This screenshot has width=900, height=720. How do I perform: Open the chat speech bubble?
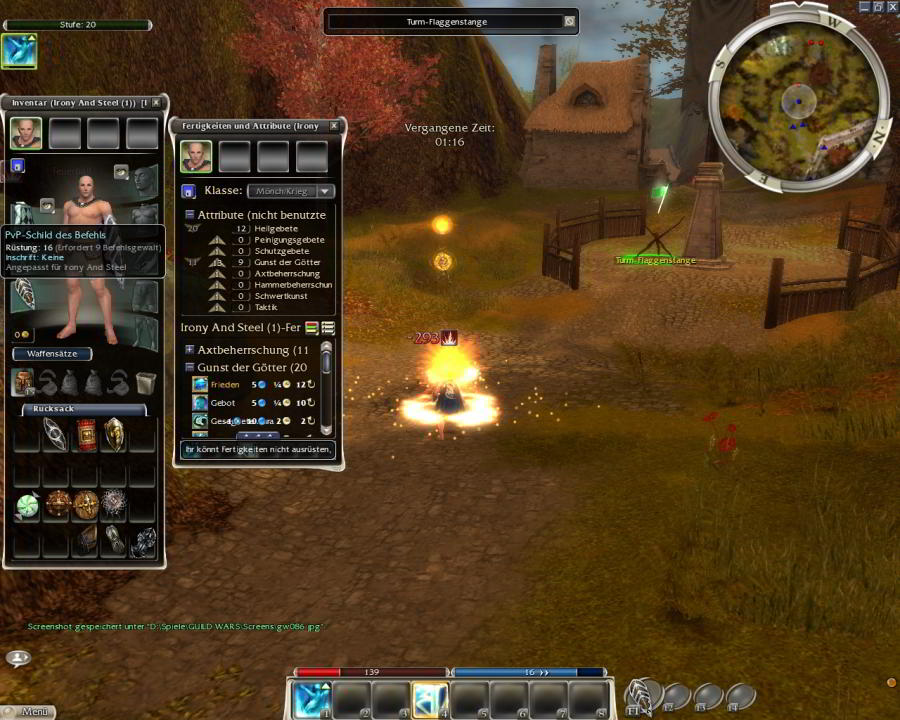(x=18, y=657)
